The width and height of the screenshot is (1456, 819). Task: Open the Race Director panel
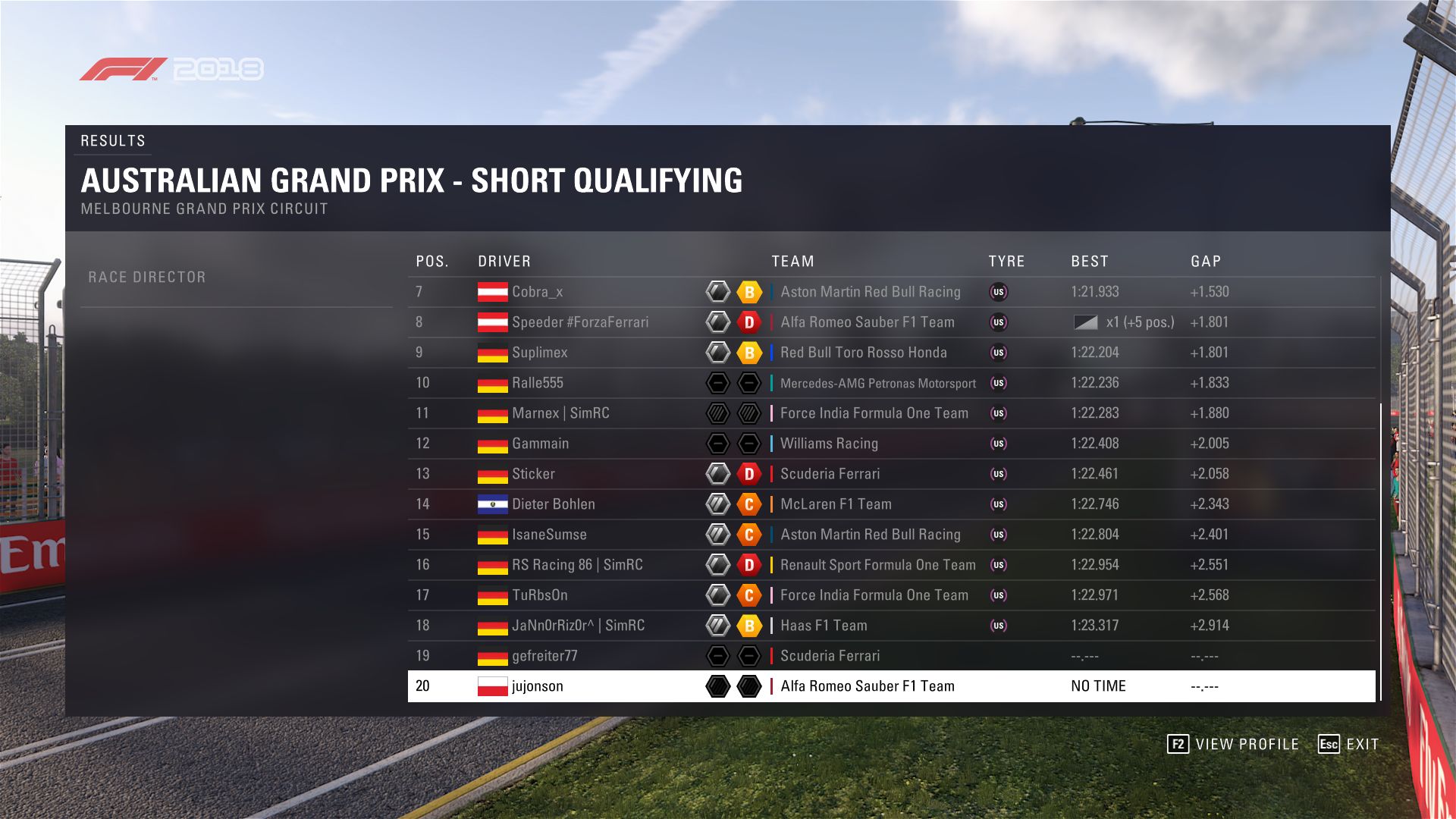pyautogui.click(x=147, y=278)
